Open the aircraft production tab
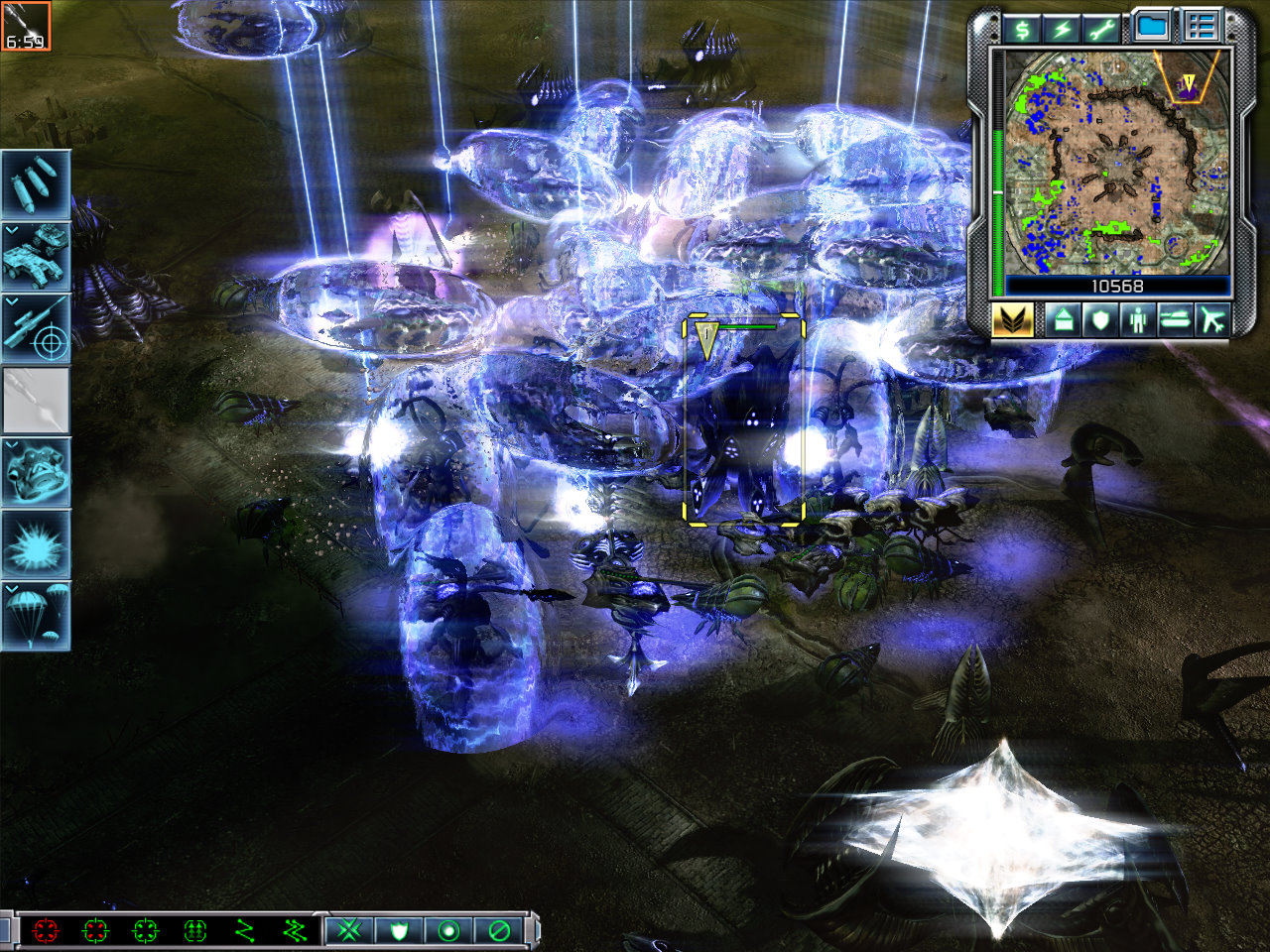This screenshot has width=1270, height=952. (x=1211, y=320)
